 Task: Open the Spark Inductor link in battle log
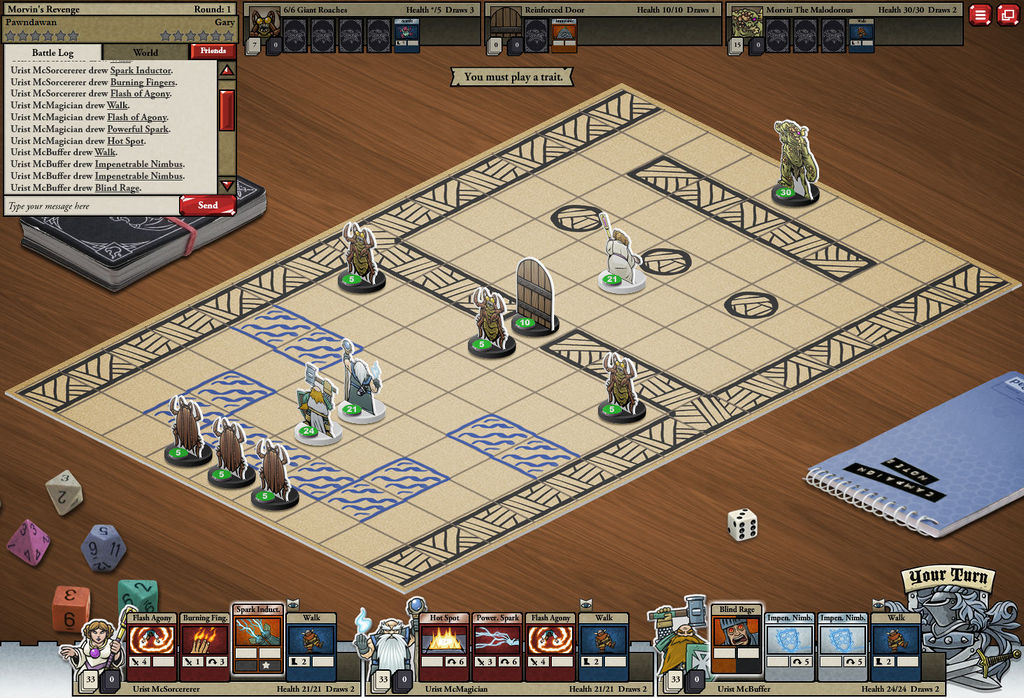pos(140,70)
